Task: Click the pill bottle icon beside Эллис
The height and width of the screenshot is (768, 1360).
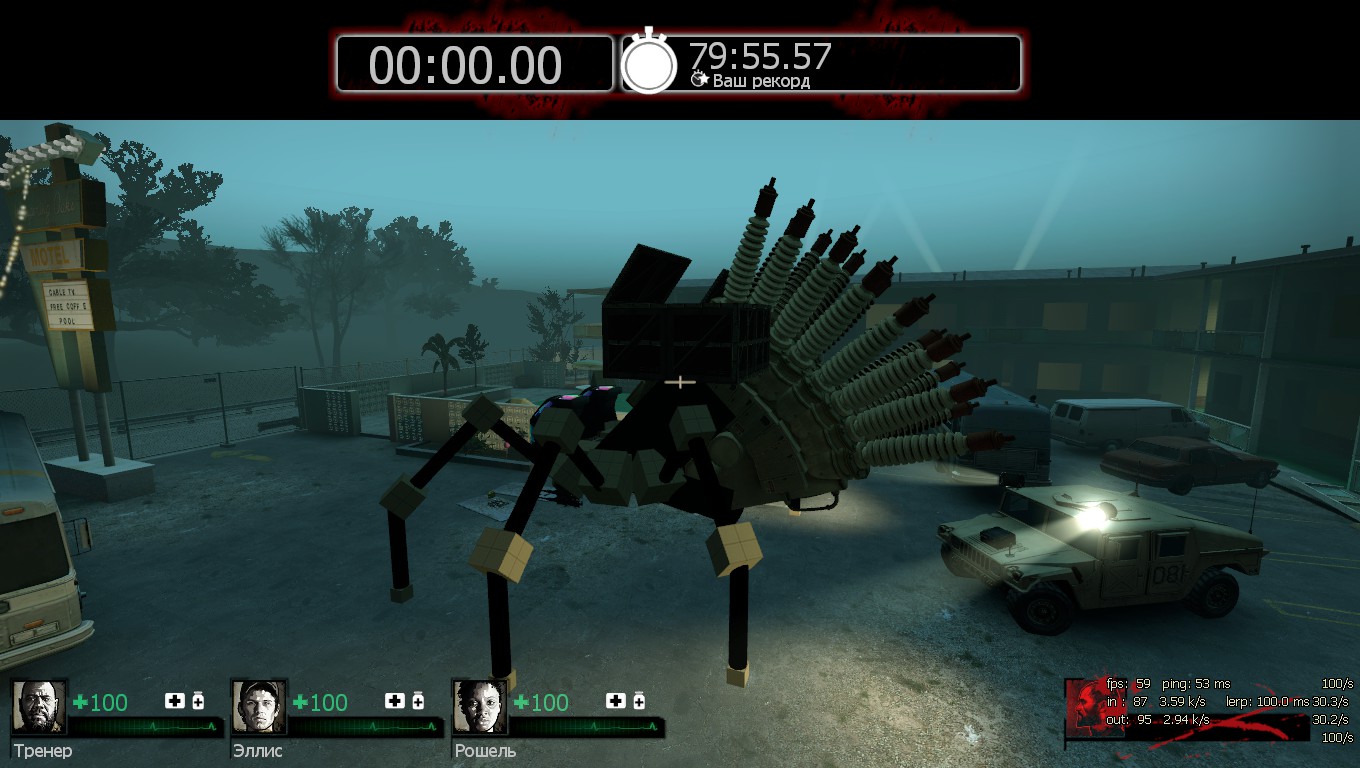Action: click(x=418, y=701)
